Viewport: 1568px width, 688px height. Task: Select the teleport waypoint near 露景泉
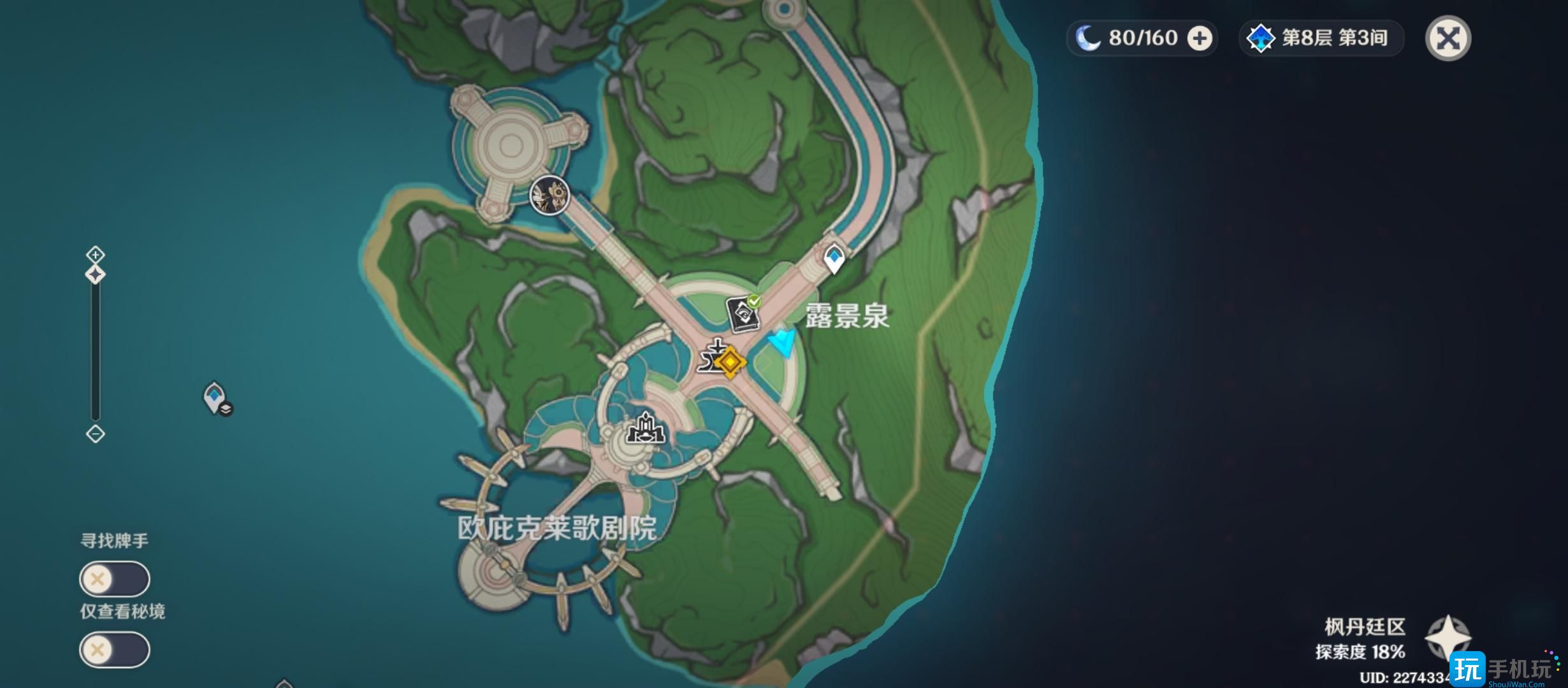click(834, 259)
